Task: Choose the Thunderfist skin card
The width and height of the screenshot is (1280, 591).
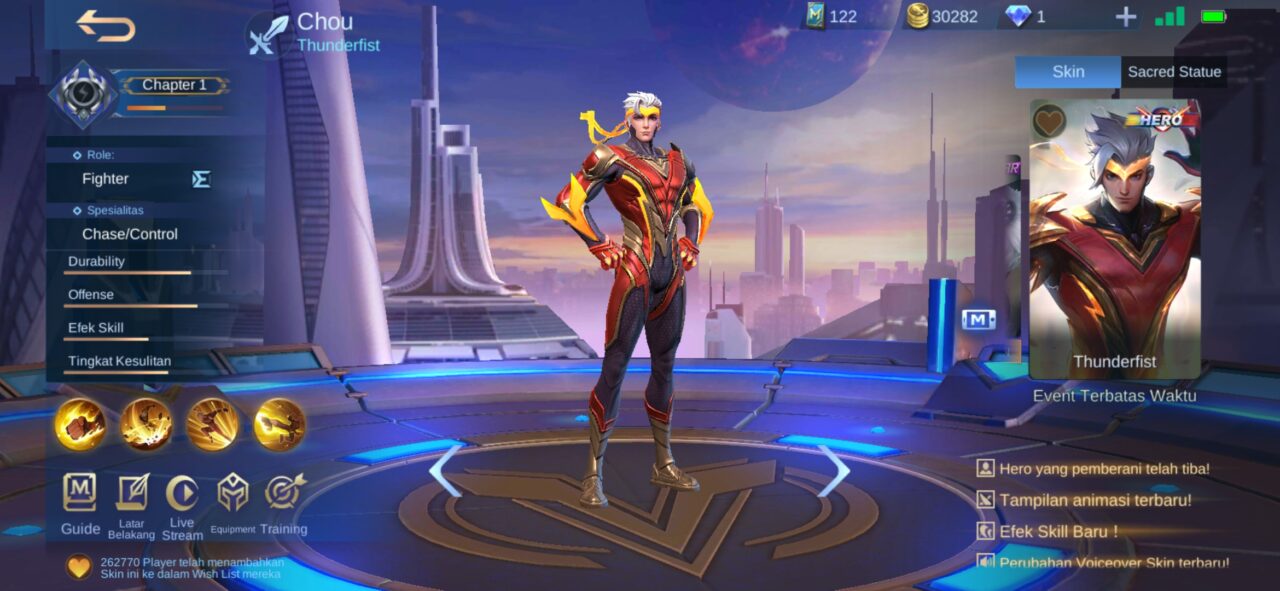Action: pos(1114,240)
